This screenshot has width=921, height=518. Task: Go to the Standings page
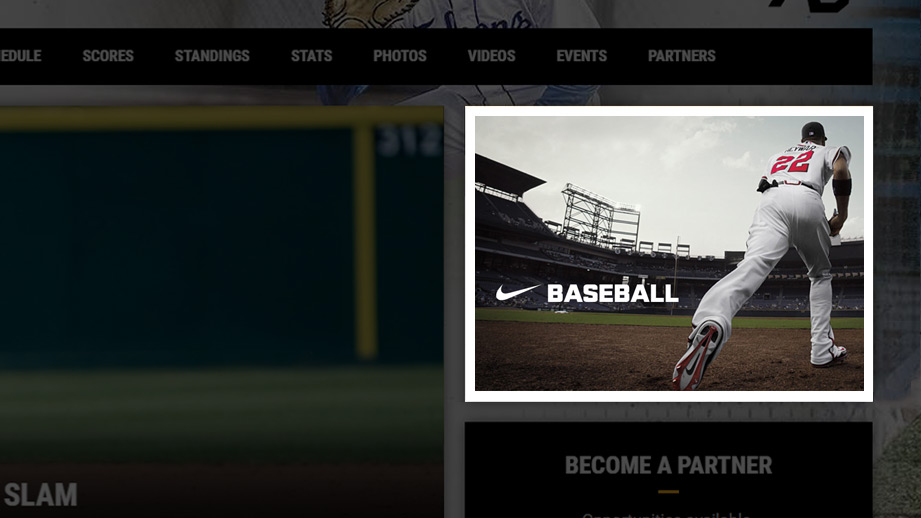click(x=212, y=56)
